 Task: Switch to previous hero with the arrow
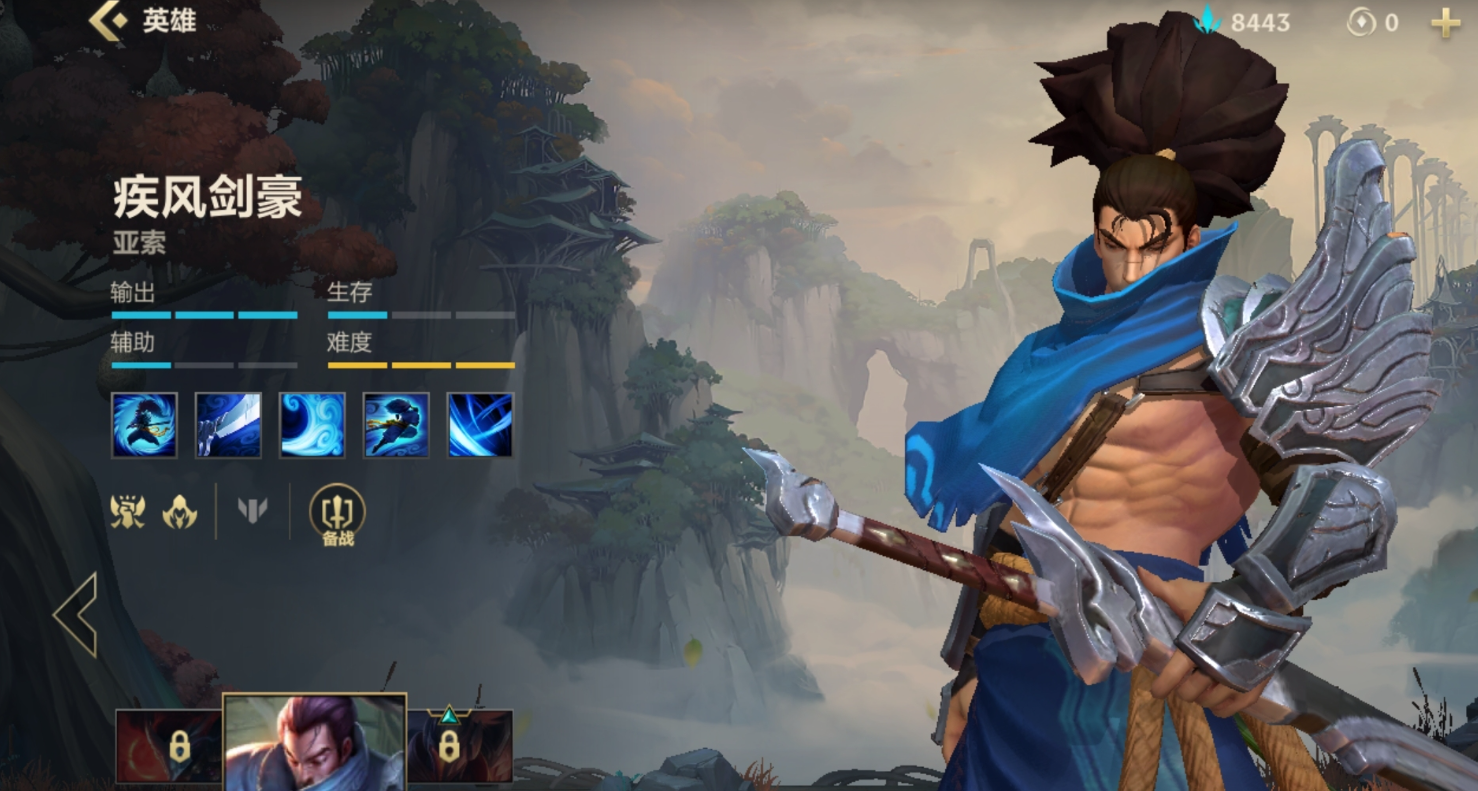tap(76, 614)
